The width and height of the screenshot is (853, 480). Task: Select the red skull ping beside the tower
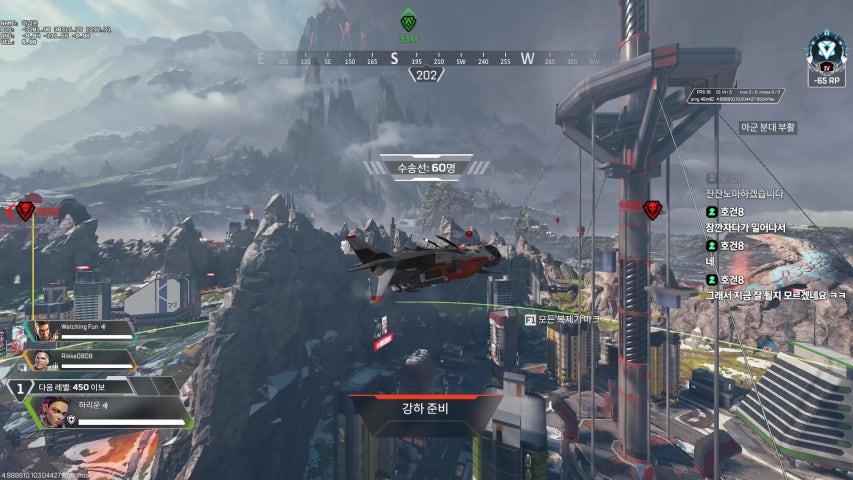(652, 210)
